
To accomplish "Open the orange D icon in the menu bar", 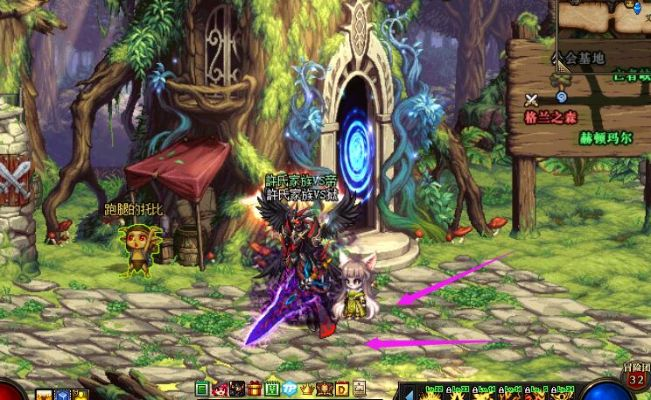I will [x=341, y=388].
